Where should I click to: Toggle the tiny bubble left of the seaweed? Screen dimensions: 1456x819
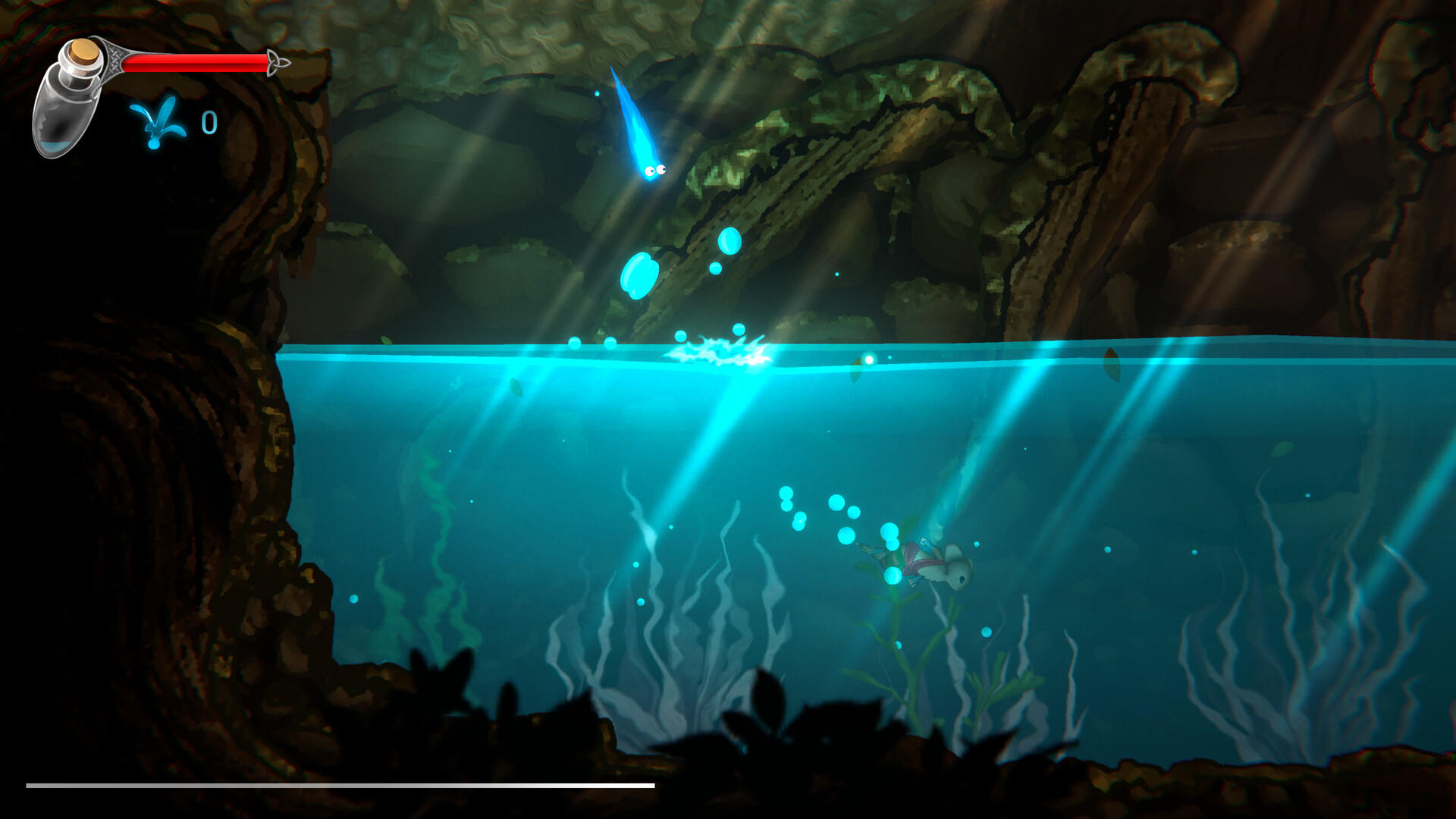coord(353,599)
